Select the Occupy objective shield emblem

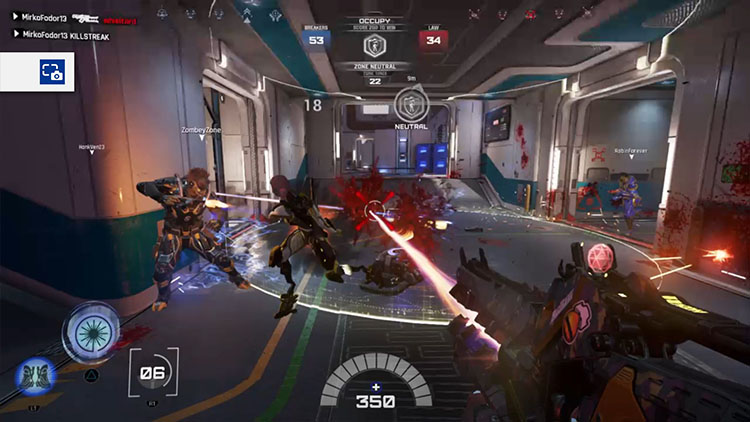pos(376,44)
